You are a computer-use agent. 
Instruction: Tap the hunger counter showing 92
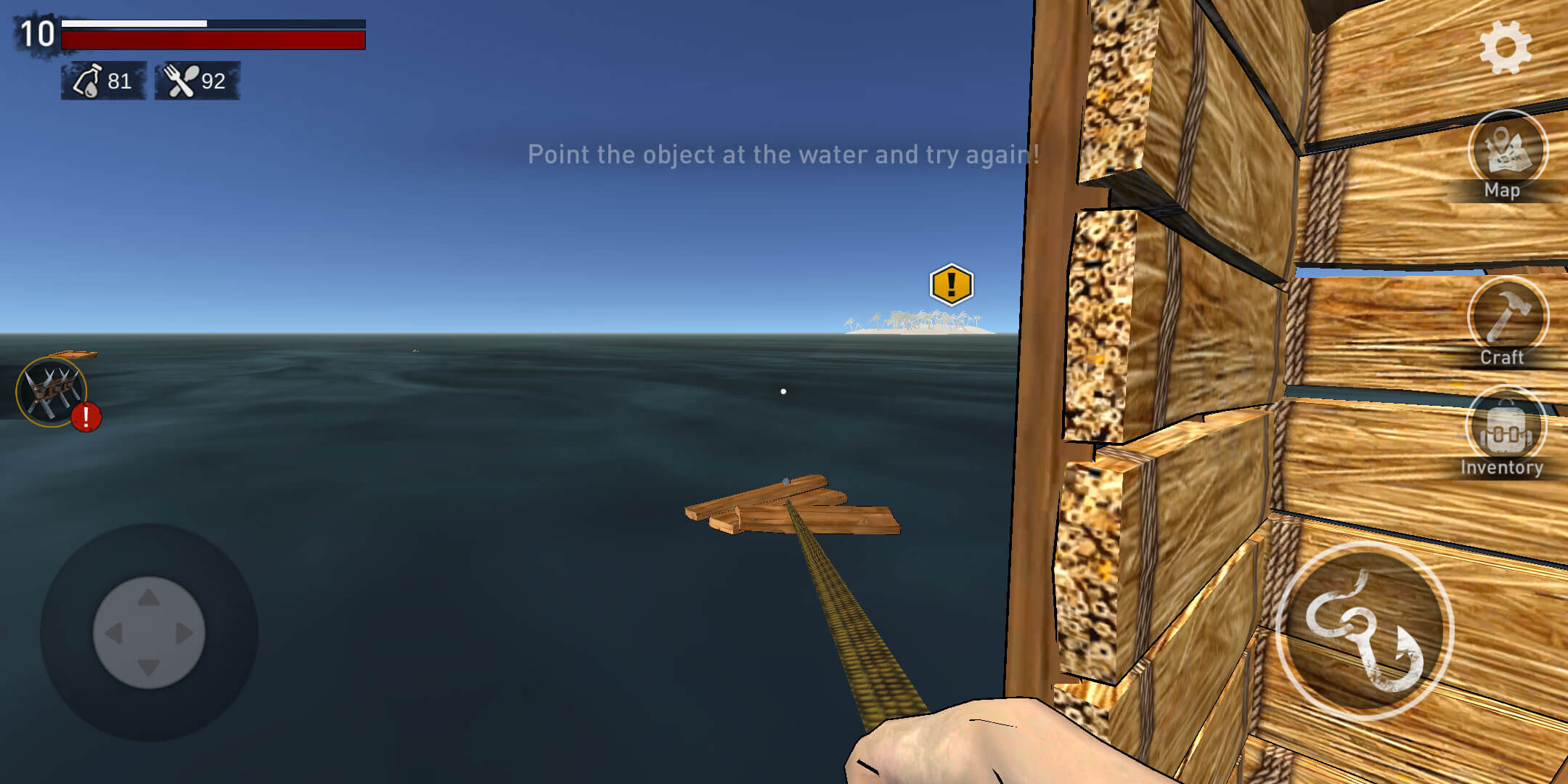(214, 81)
